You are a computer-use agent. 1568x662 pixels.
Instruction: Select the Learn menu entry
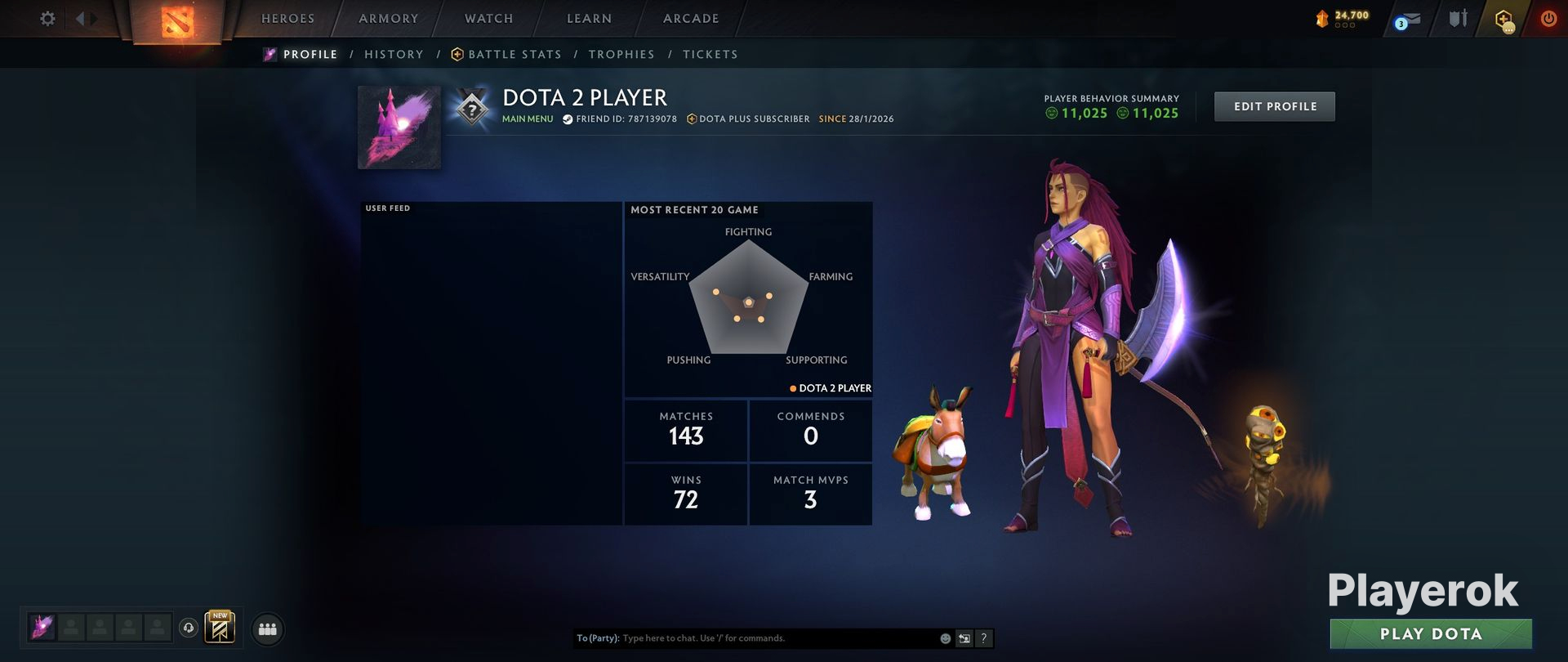(x=589, y=19)
